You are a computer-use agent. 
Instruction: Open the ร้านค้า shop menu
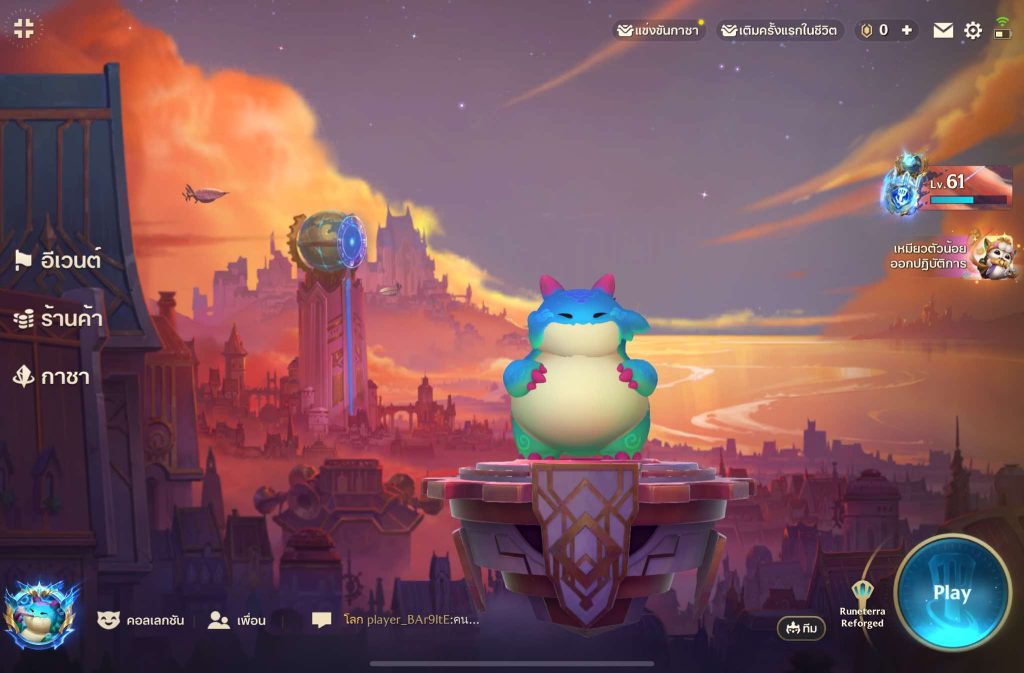click(x=58, y=319)
